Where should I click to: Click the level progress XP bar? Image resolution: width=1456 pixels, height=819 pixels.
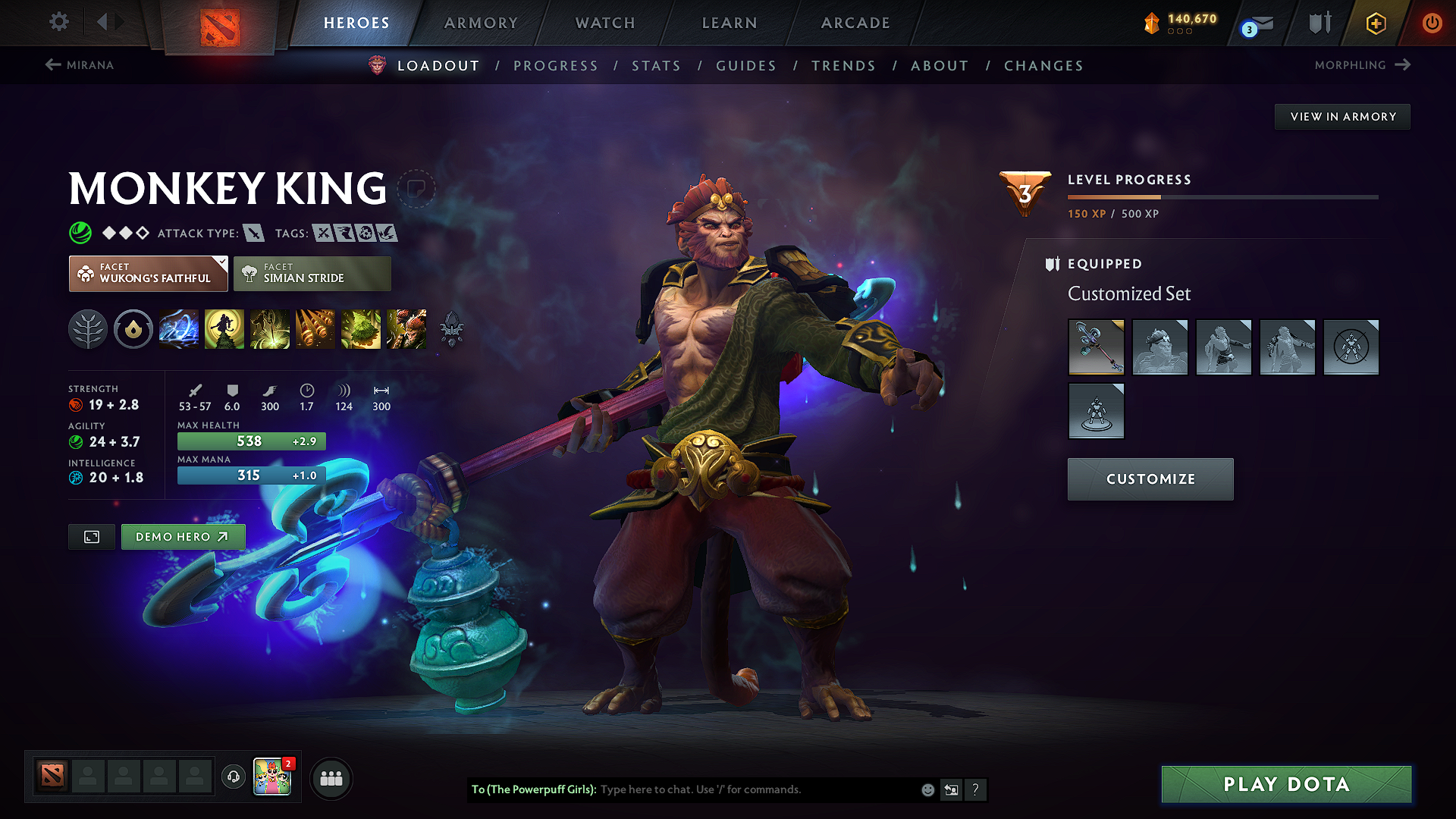pos(1222,196)
